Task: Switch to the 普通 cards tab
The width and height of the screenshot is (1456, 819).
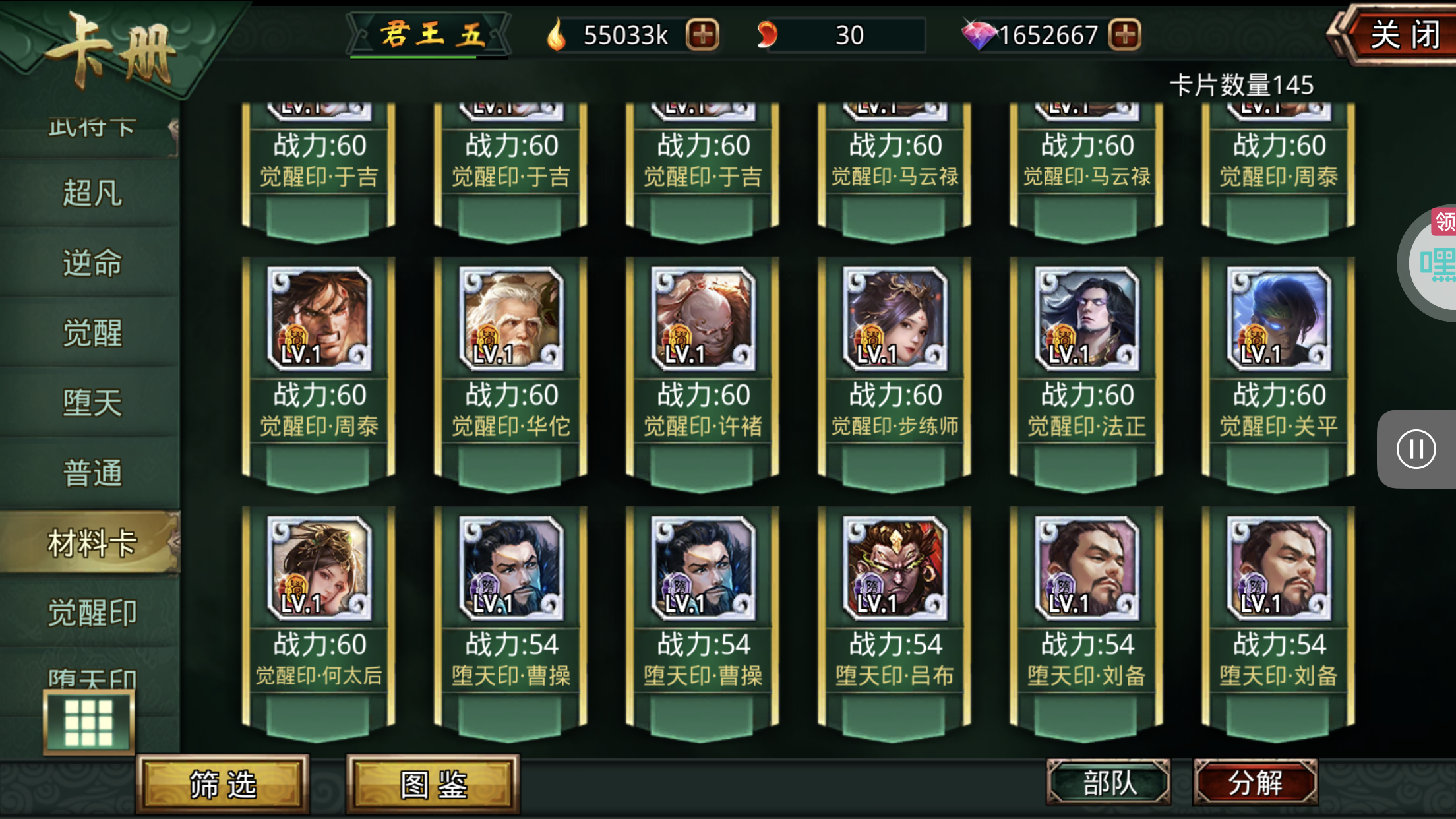Action: (92, 473)
